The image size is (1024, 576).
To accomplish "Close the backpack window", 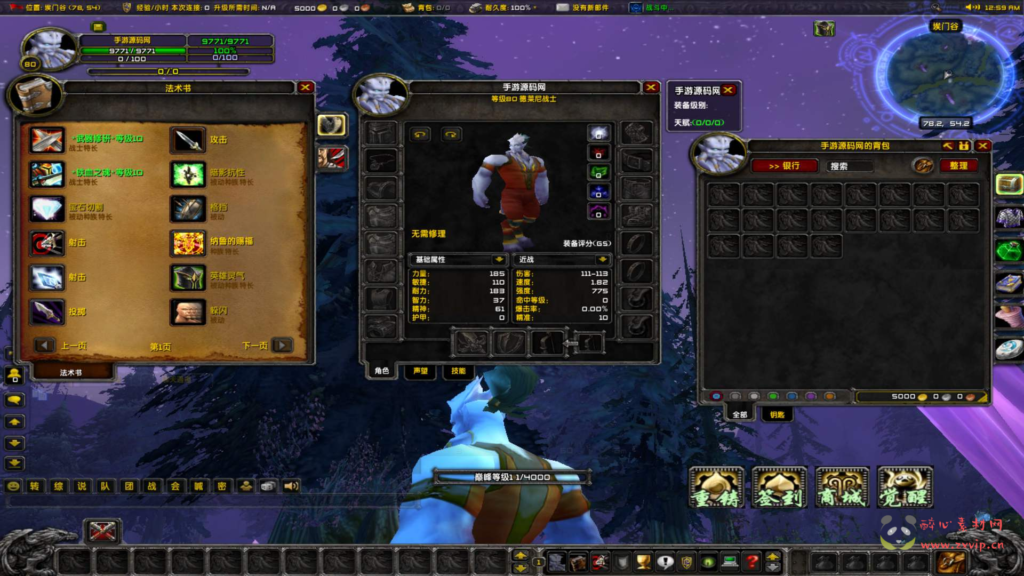I will (983, 146).
